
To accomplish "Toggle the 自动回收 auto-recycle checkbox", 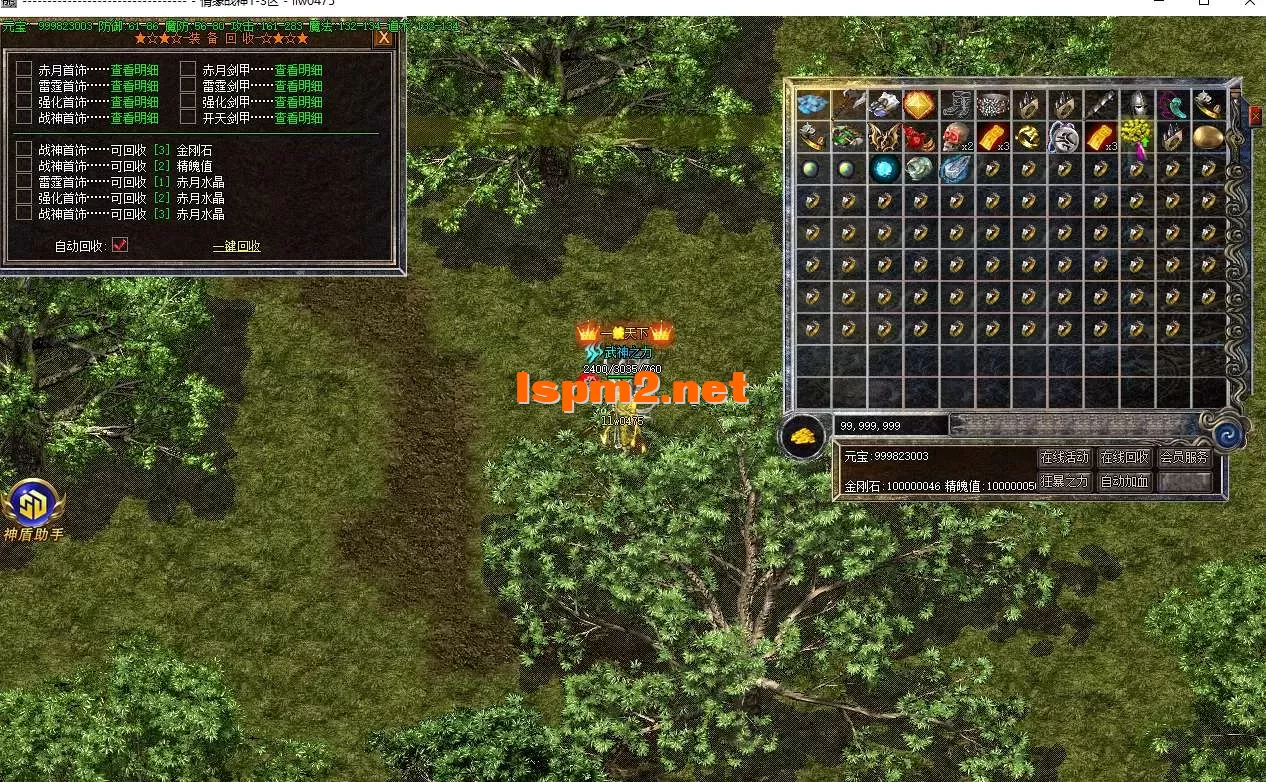I will (x=120, y=245).
